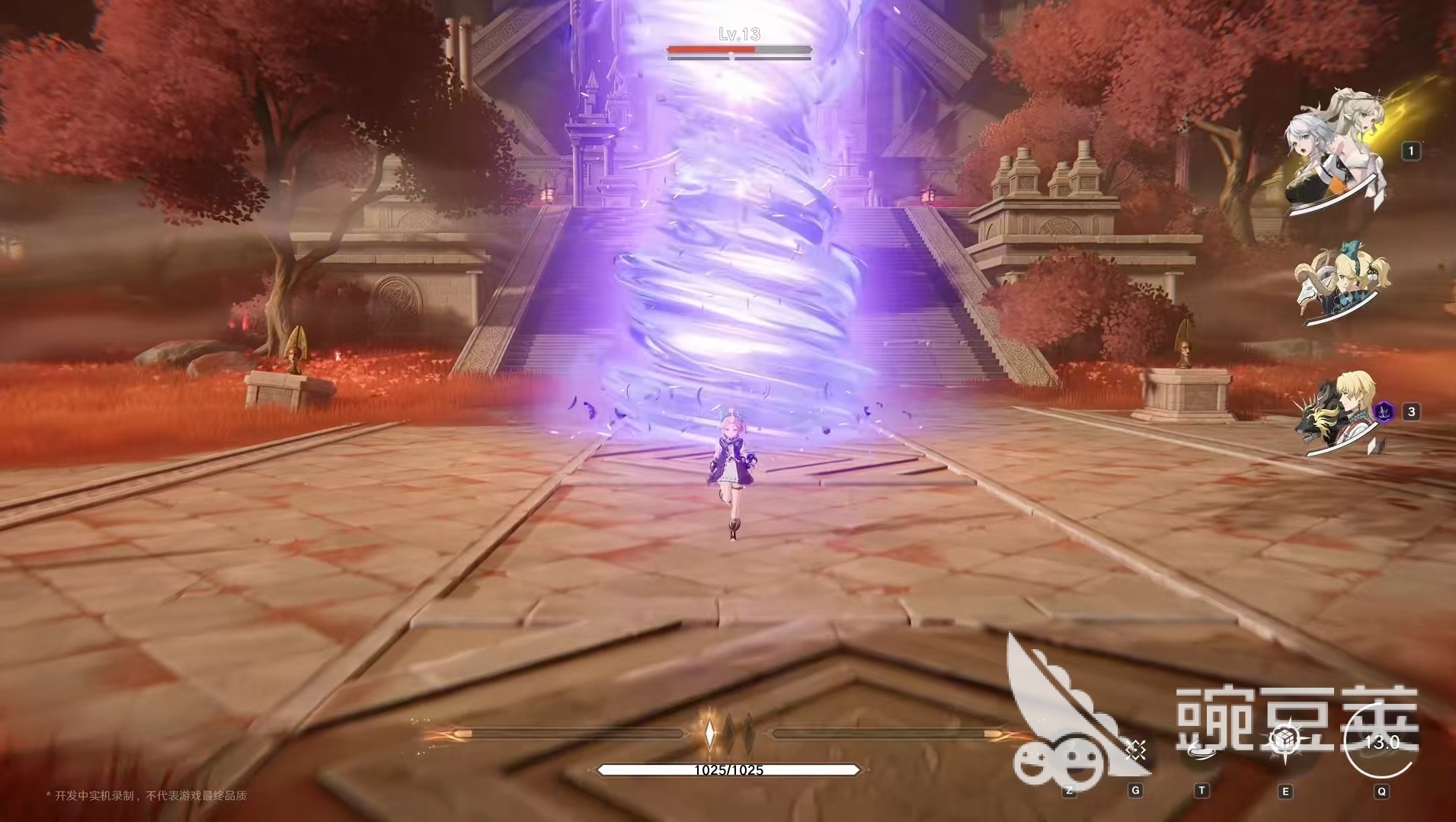This screenshot has width=1456, height=822.
Task: Activate the cube burst skill icon
Action: (1285, 744)
